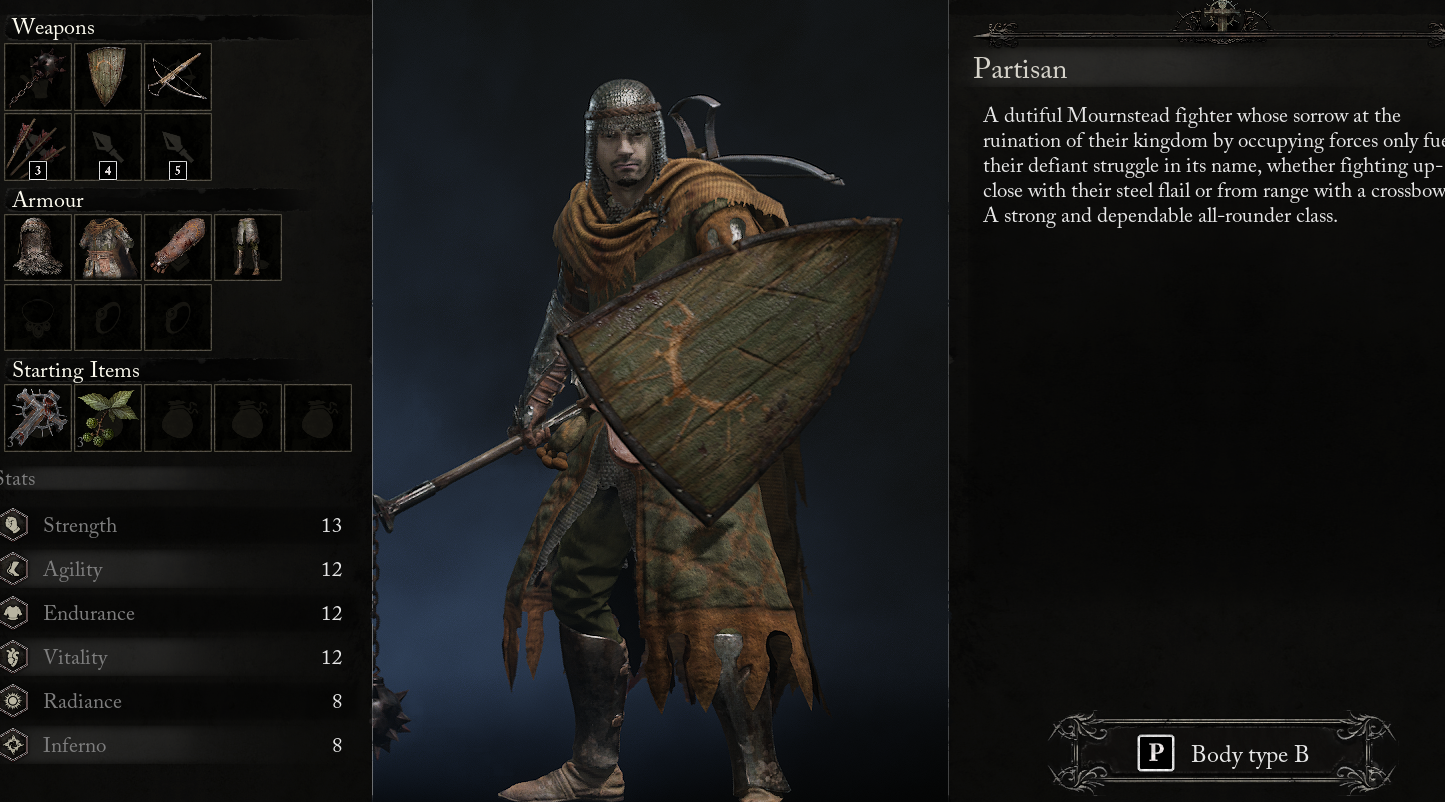This screenshot has width=1445, height=802.
Task: Open the amulet slot under Armour
Action: (x=38, y=317)
